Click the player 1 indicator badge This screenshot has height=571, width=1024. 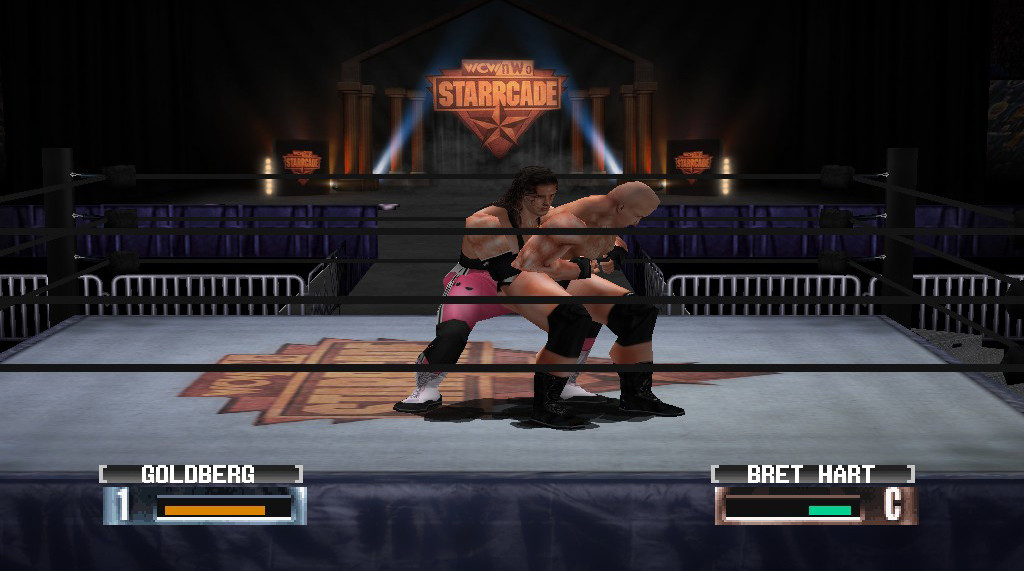click(x=122, y=506)
